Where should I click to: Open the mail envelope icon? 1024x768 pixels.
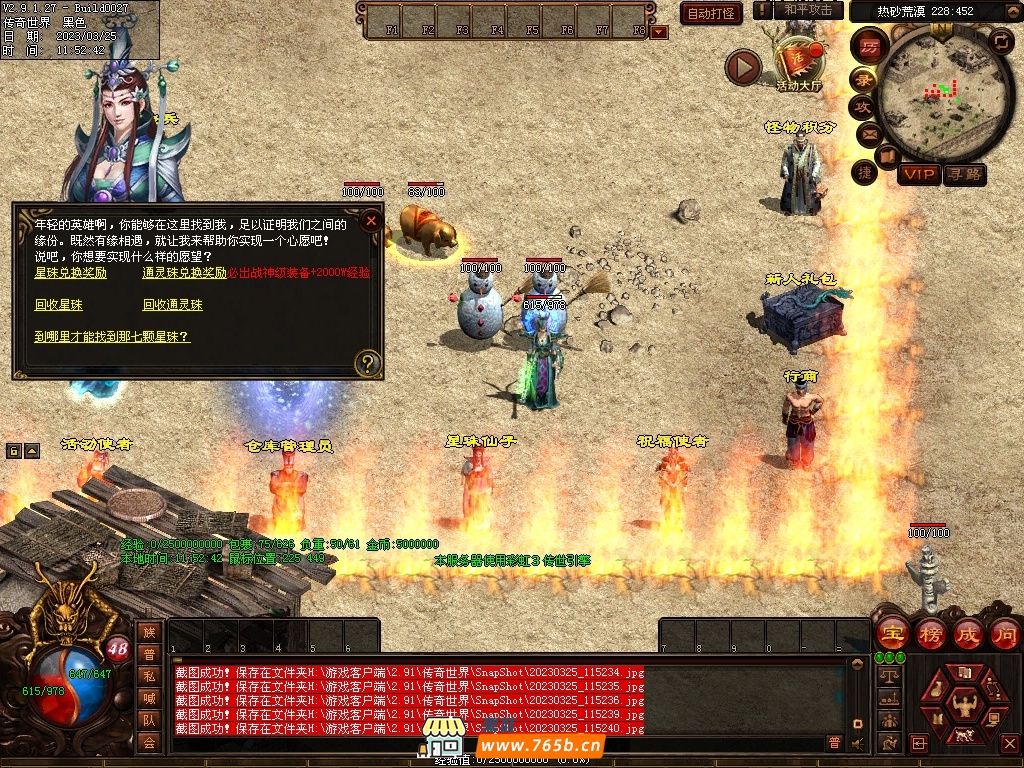[866, 133]
